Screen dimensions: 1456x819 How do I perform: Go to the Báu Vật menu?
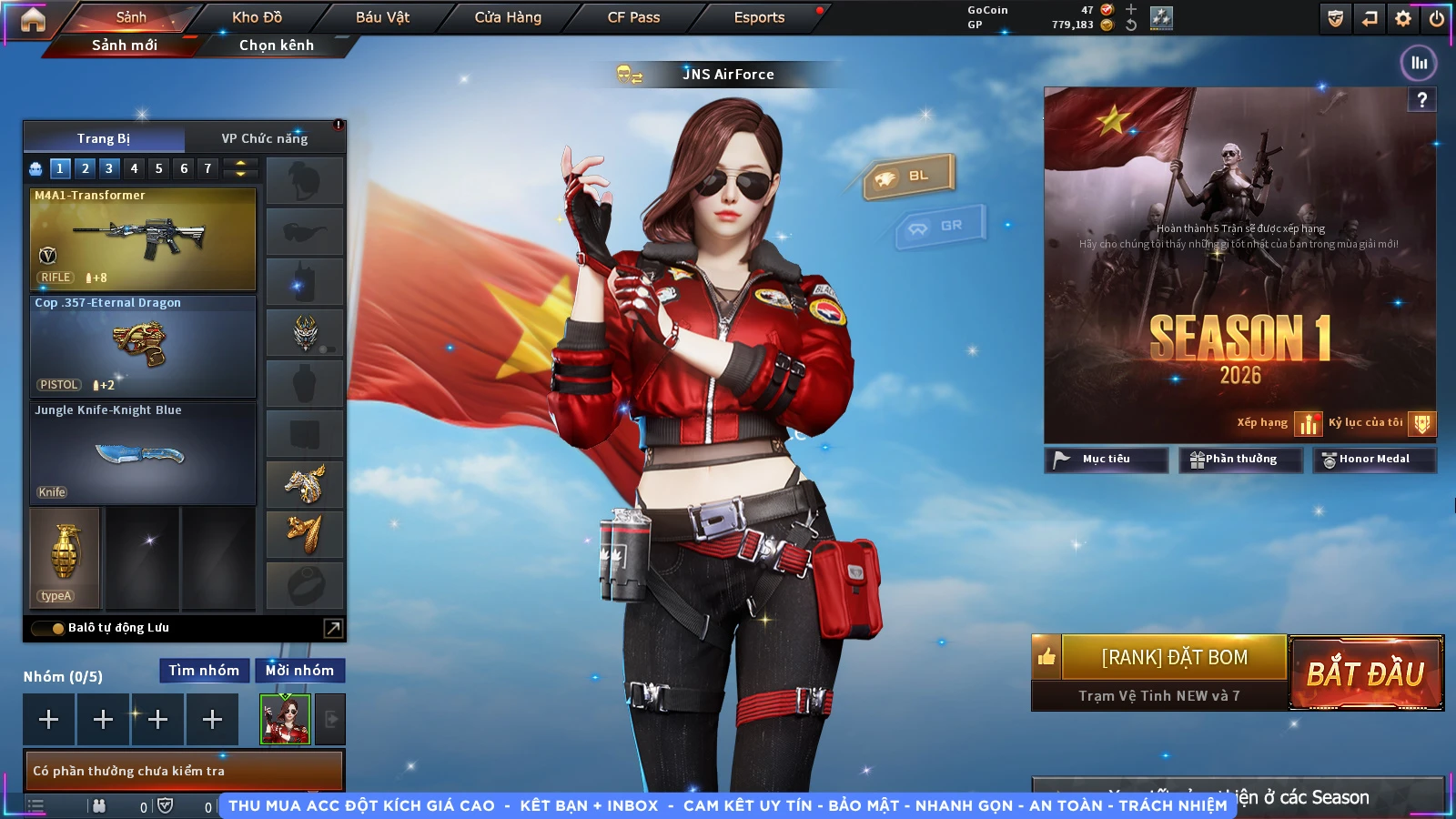pyautogui.click(x=382, y=17)
